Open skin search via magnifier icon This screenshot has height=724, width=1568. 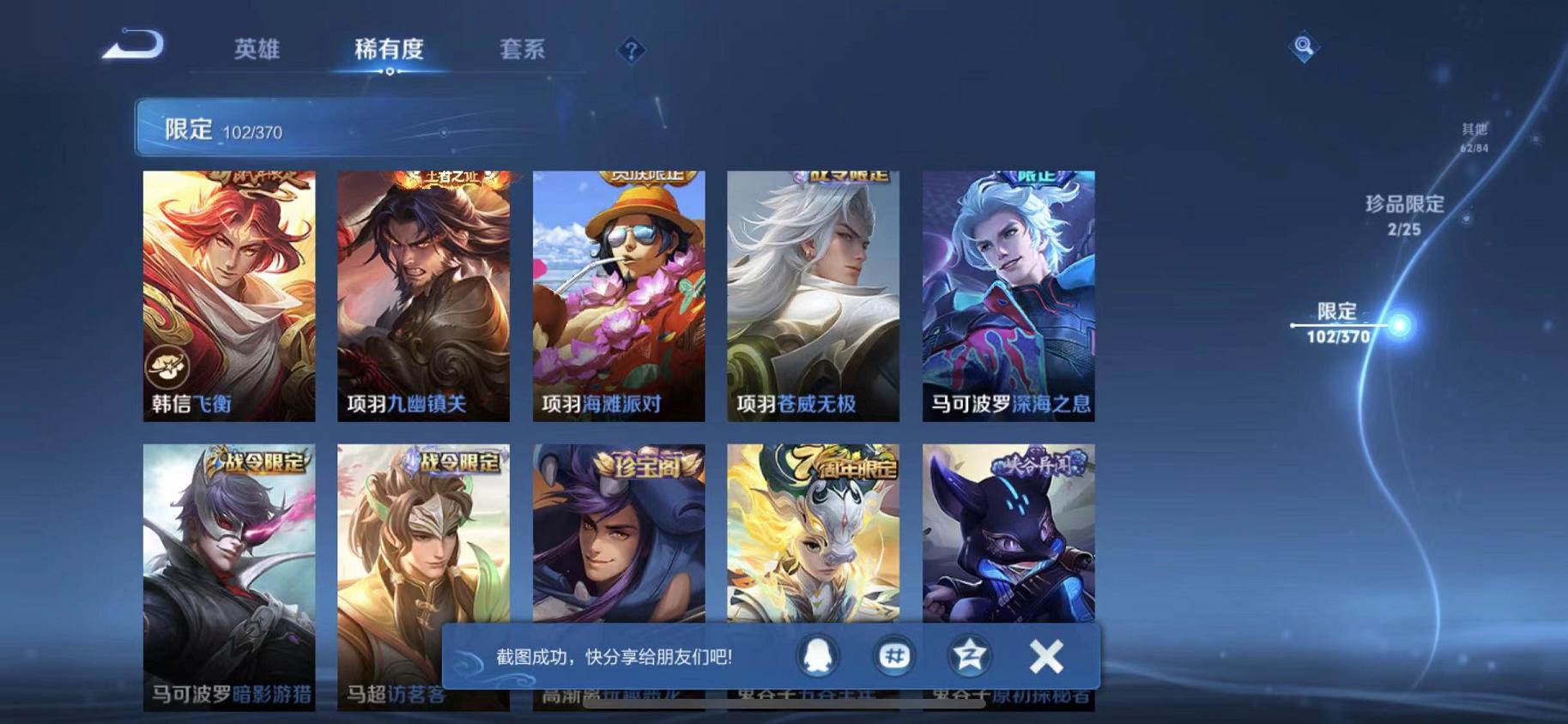point(1304,47)
